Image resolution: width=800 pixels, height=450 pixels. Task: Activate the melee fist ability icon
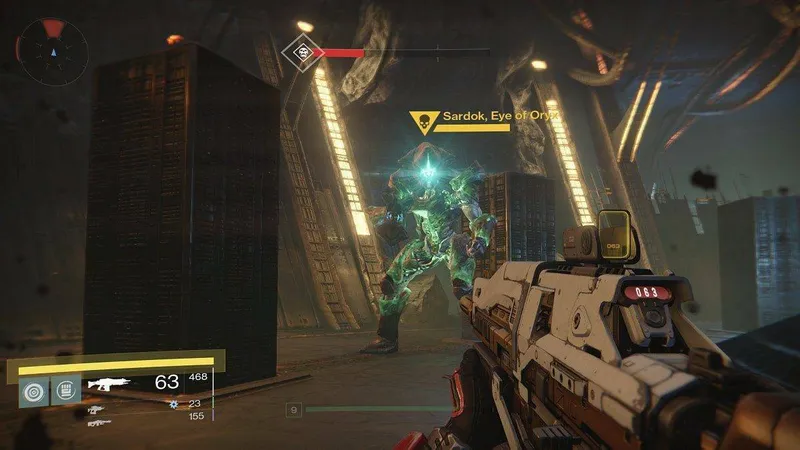65,389
